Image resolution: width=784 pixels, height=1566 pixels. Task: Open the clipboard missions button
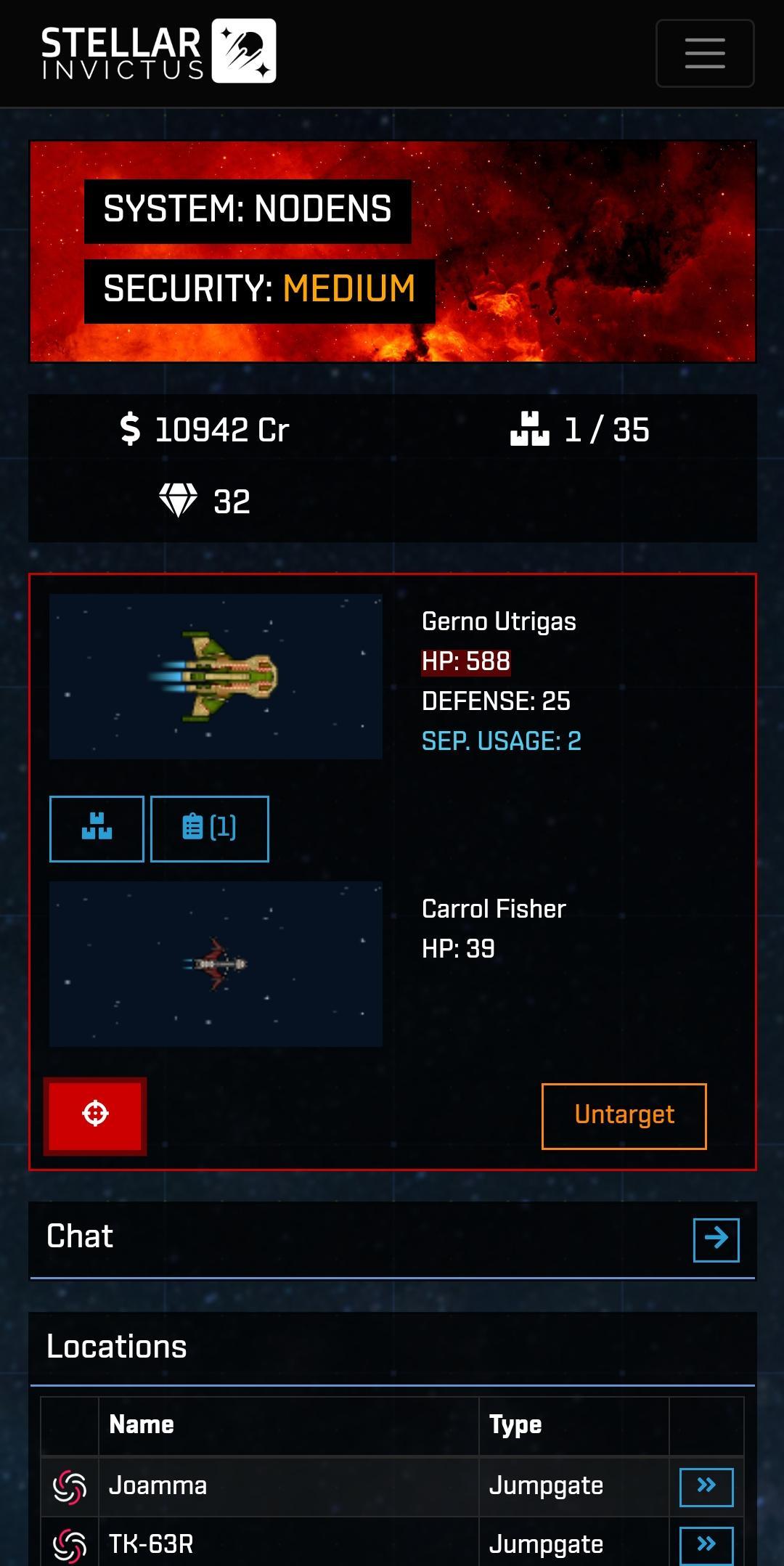point(209,828)
